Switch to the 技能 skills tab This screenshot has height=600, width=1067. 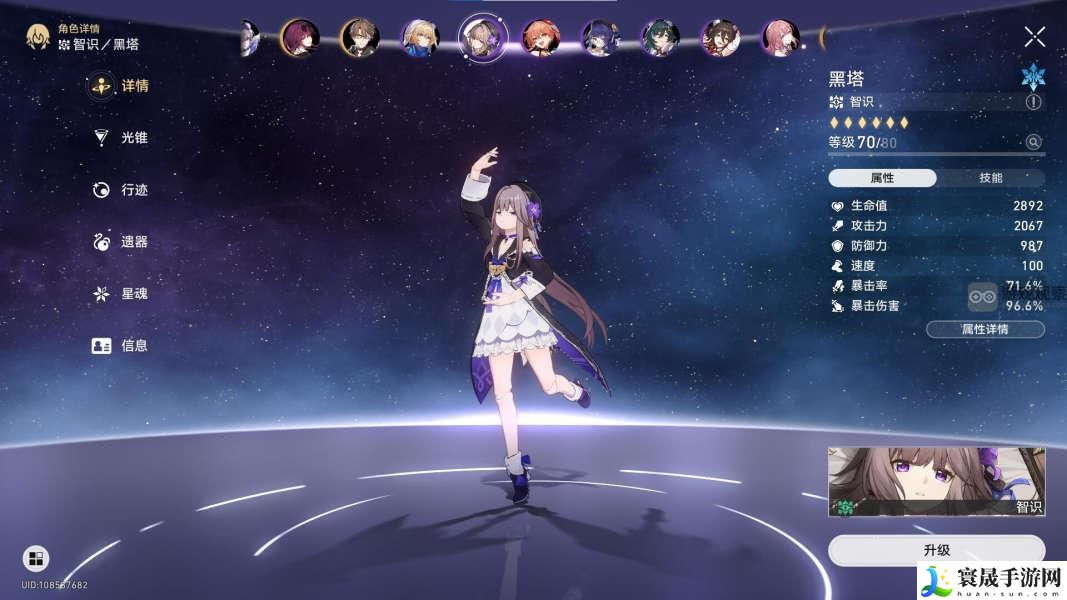click(990, 178)
